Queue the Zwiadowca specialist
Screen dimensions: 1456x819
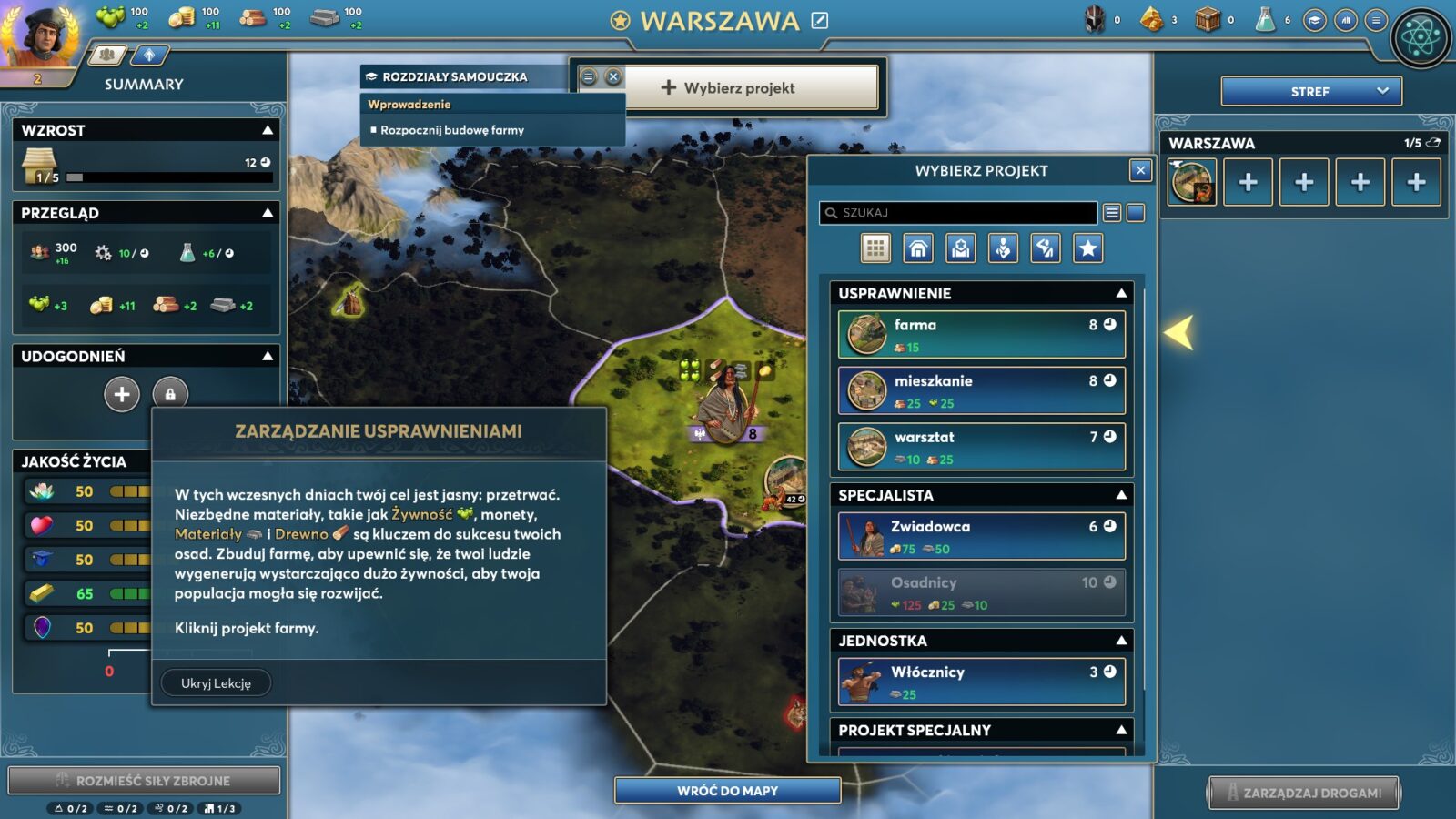coord(981,536)
